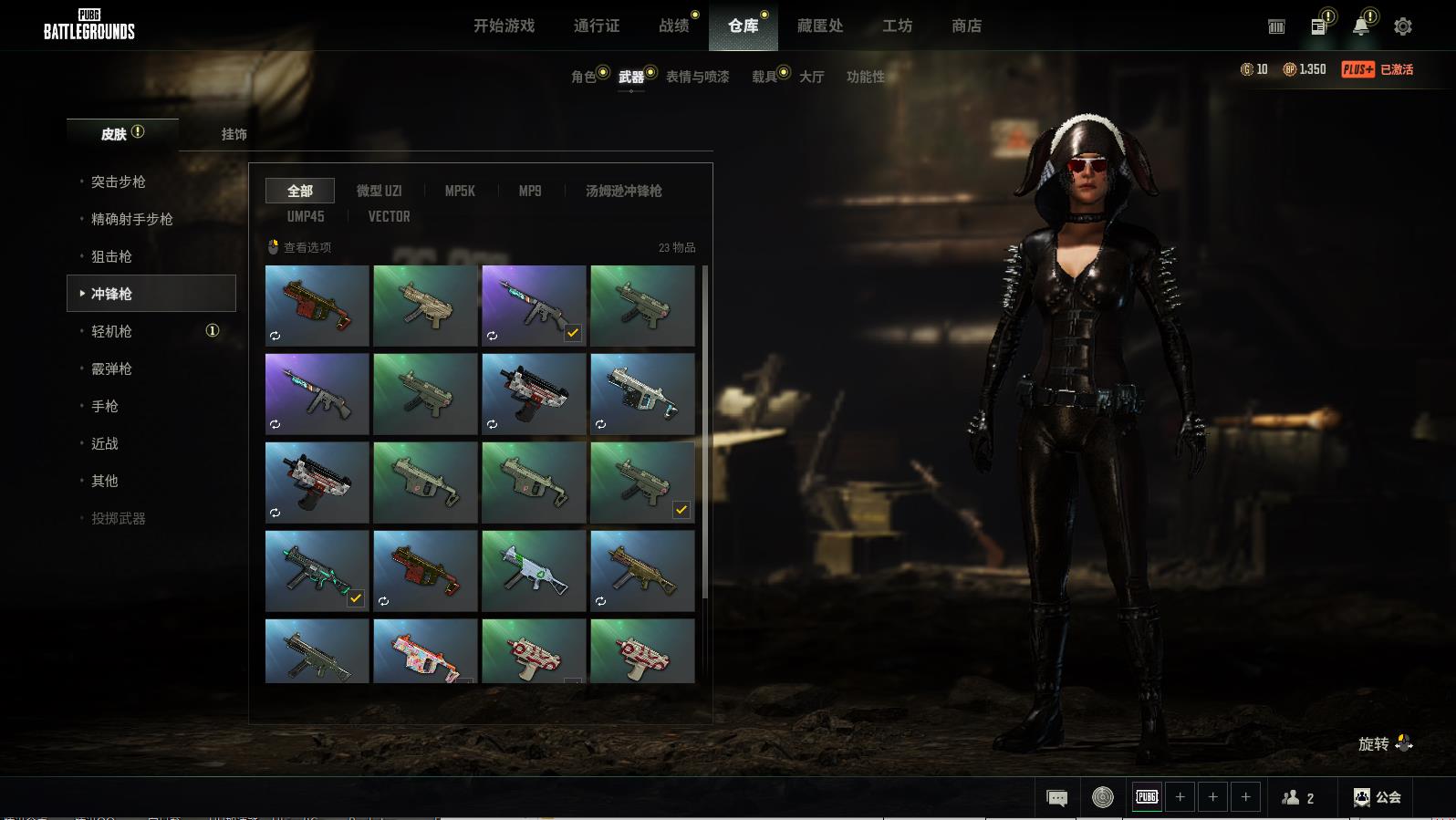Viewport: 1456px width, 820px height.
Task: Open the 商店 store tab
Action: (966, 26)
